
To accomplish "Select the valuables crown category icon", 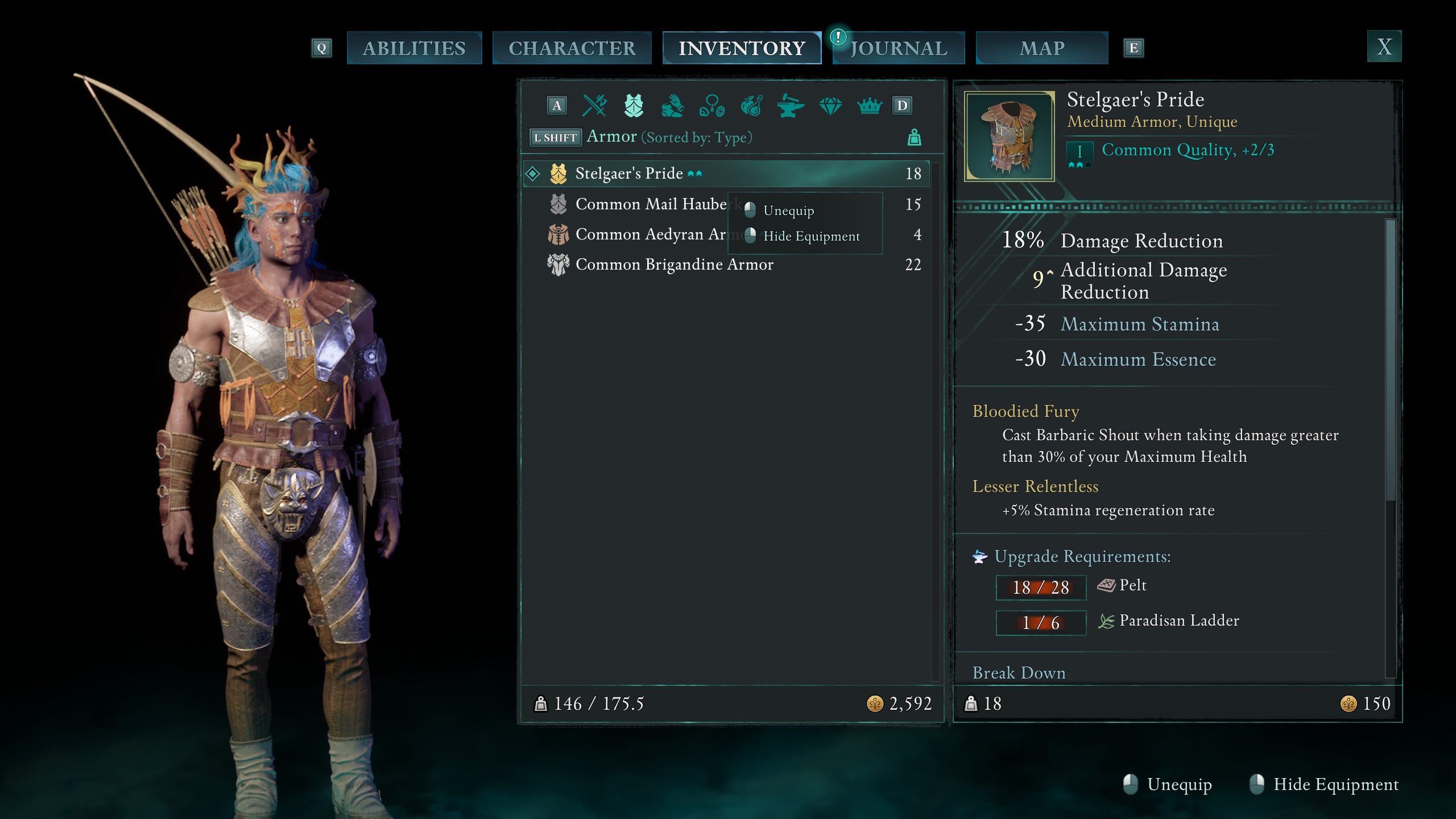I will pos(870,105).
